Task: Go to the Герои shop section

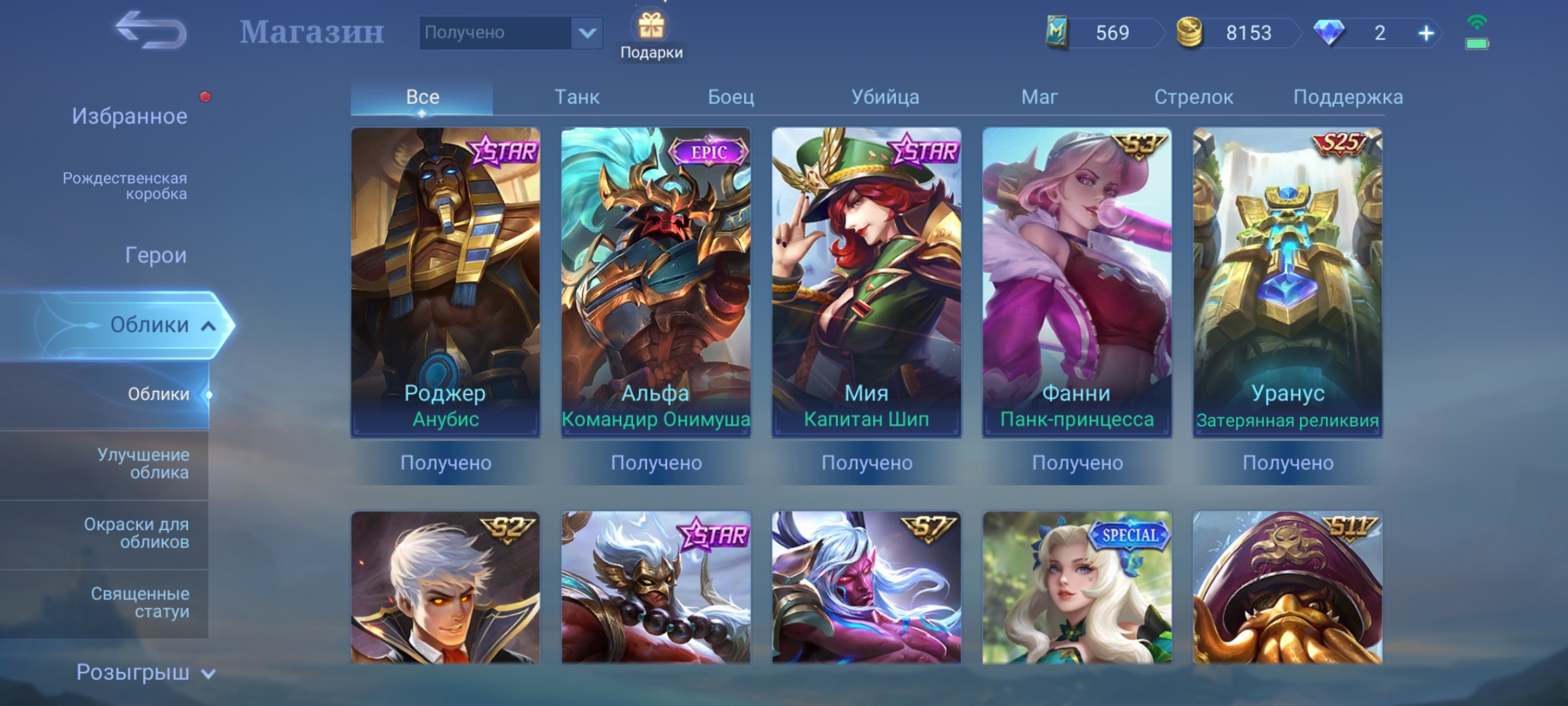Action: [x=155, y=255]
